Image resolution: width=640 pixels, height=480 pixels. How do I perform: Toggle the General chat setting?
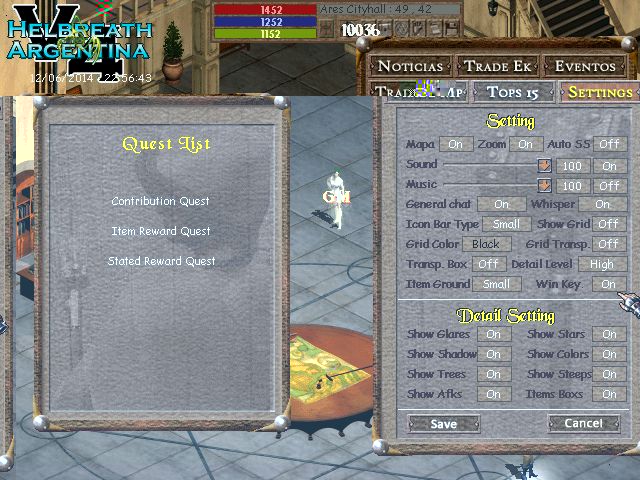click(x=501, y=205)
